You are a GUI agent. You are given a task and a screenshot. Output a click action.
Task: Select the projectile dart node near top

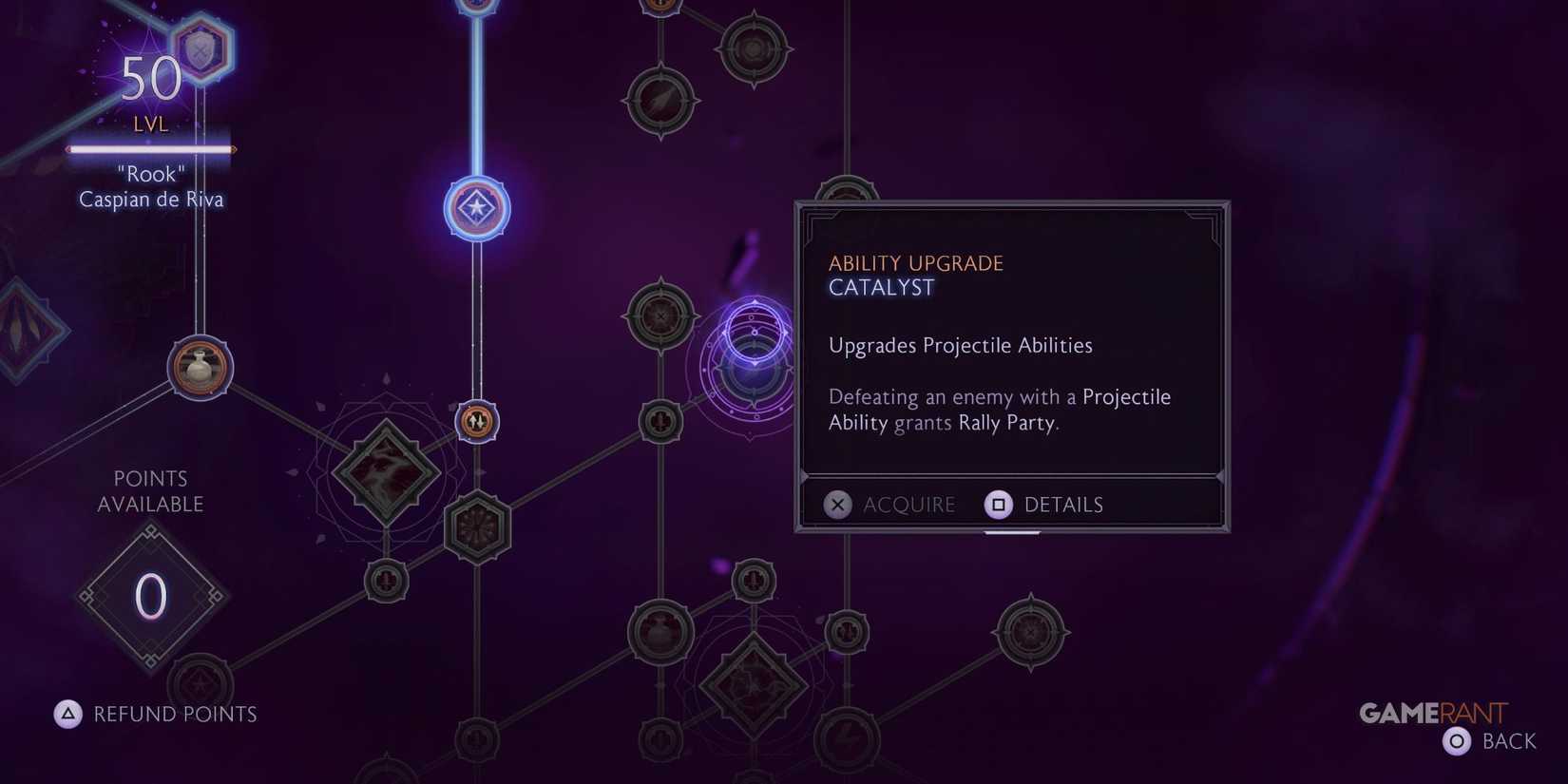click(x=660, y=99)
